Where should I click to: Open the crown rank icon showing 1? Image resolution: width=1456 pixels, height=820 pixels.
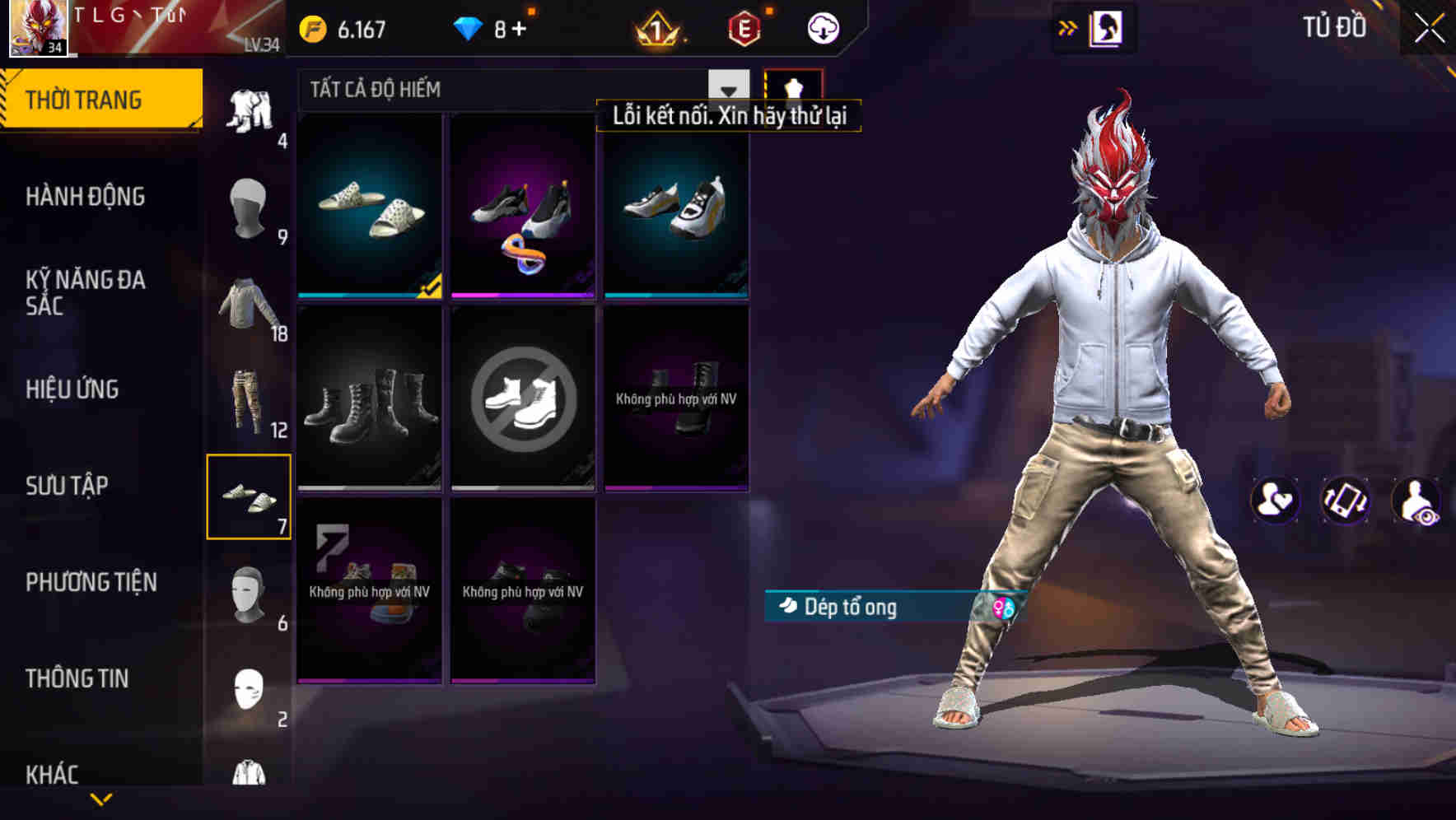(x=653, y=27)
